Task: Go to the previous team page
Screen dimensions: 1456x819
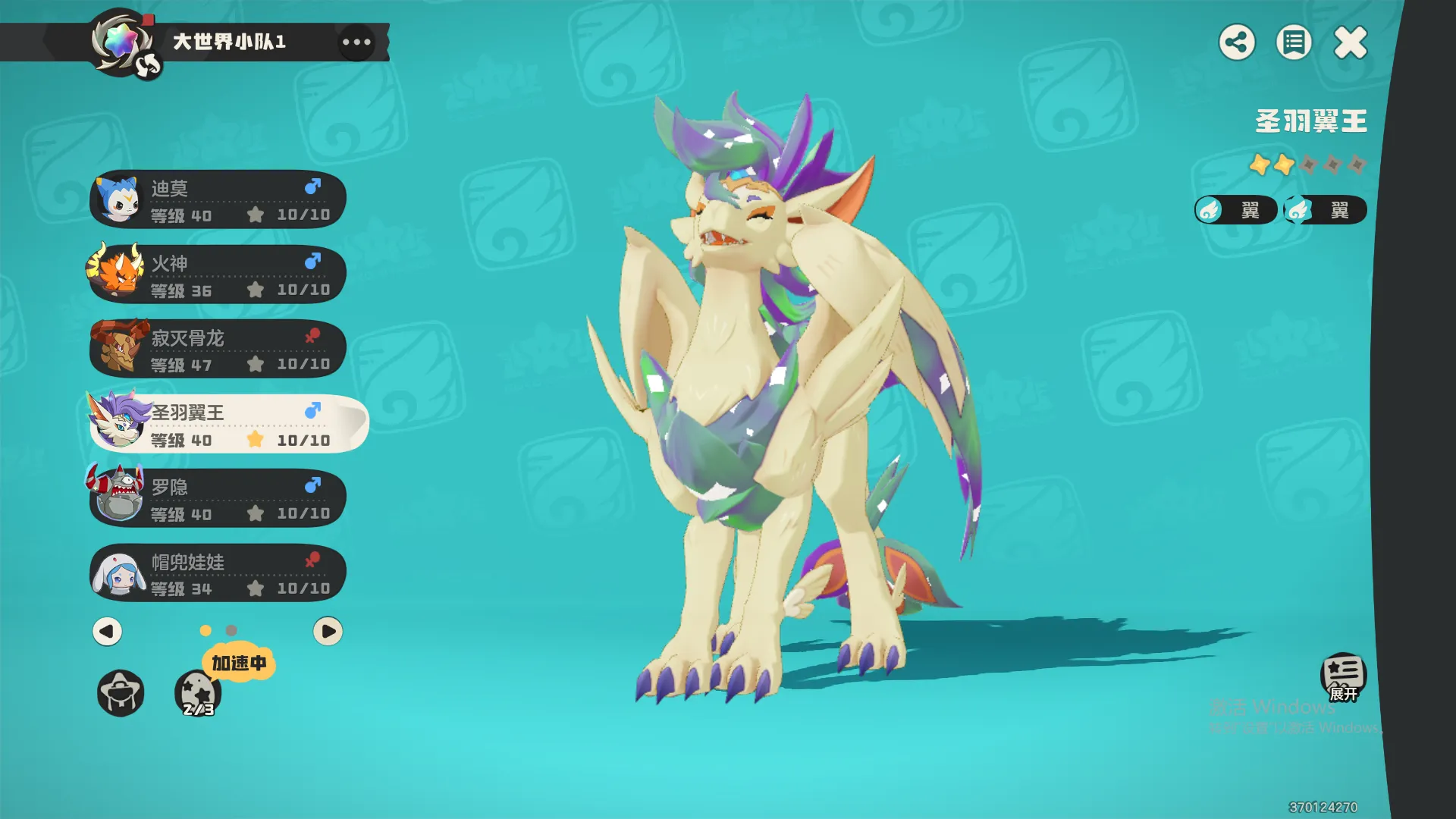Action: pyautogui.click(x=107, y=631)
